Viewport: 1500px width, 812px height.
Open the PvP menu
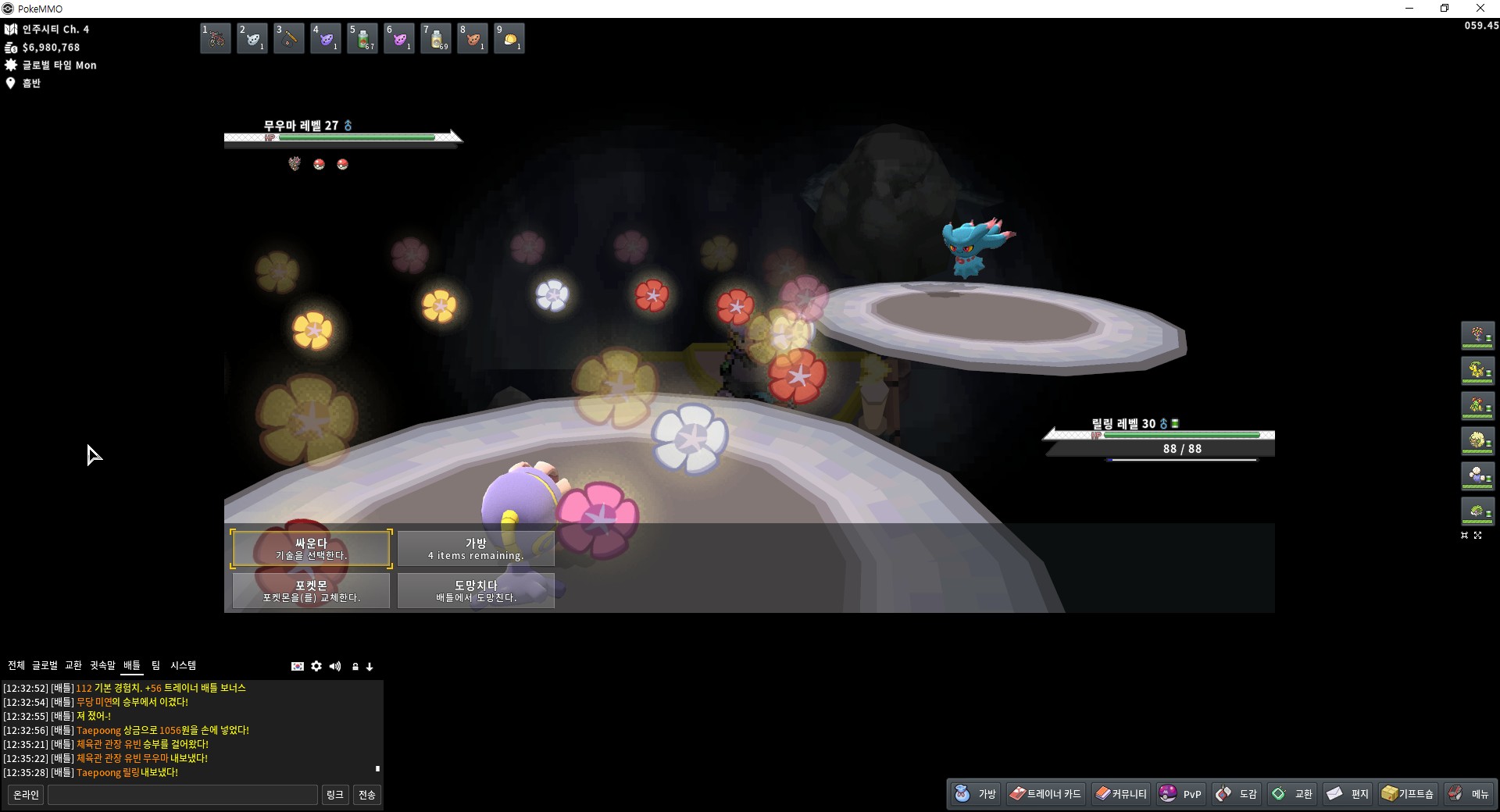coord(1181,794)
